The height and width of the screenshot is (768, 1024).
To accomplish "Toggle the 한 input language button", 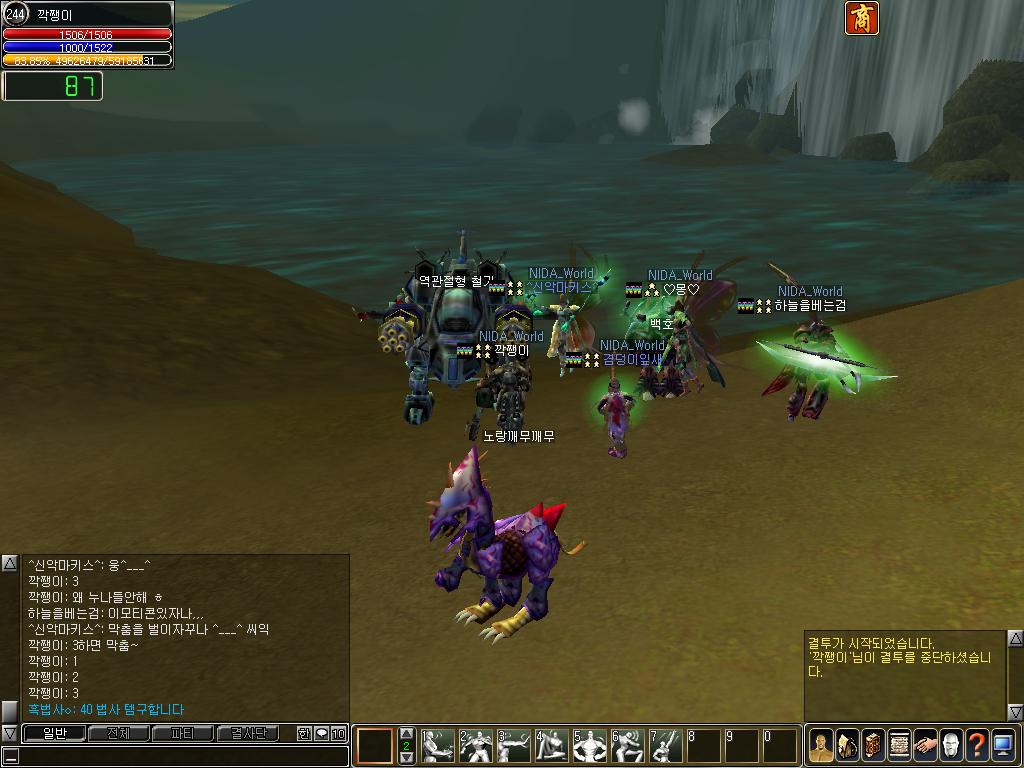I will pos(304,733).
